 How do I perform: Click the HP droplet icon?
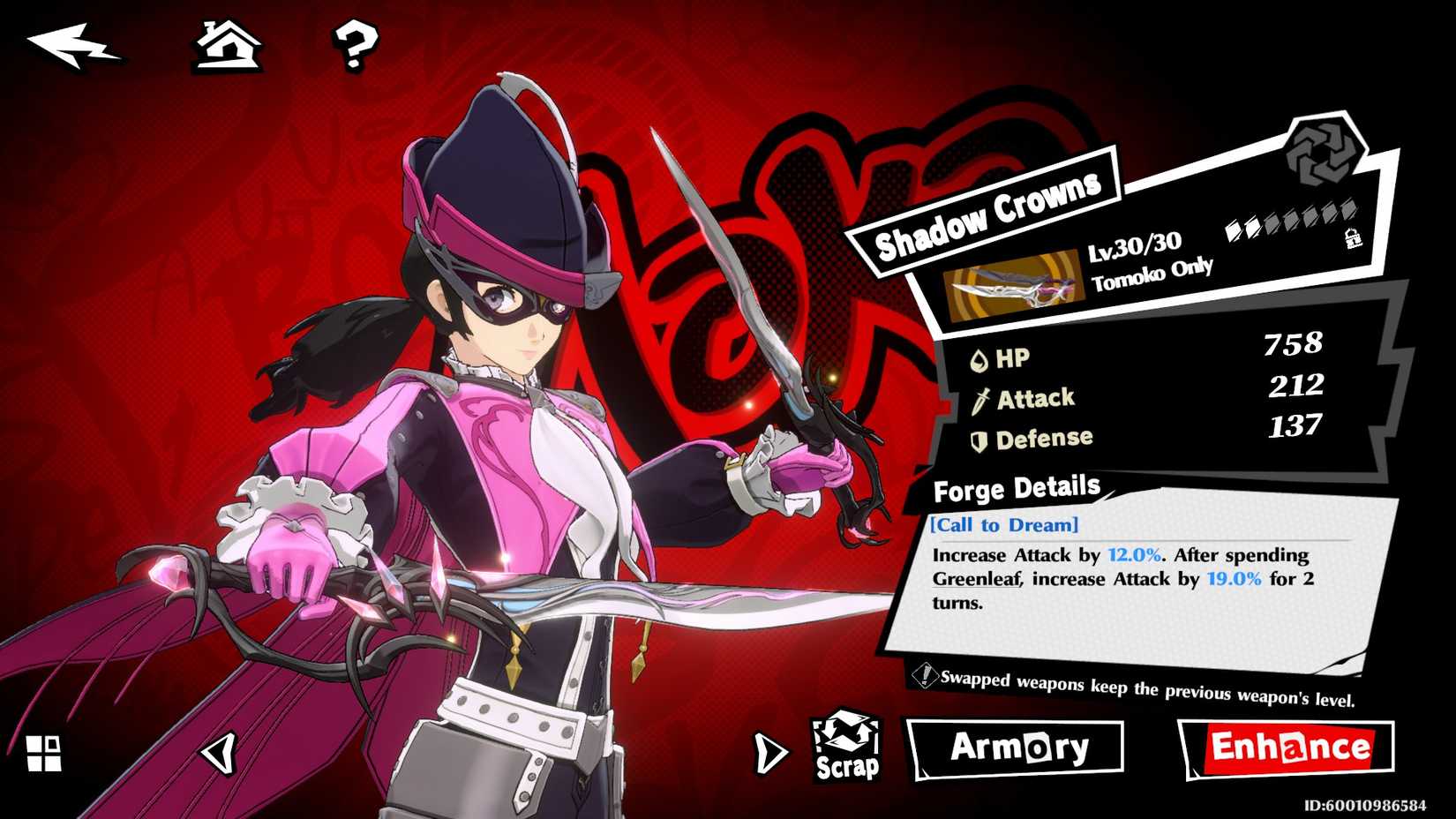979,358
